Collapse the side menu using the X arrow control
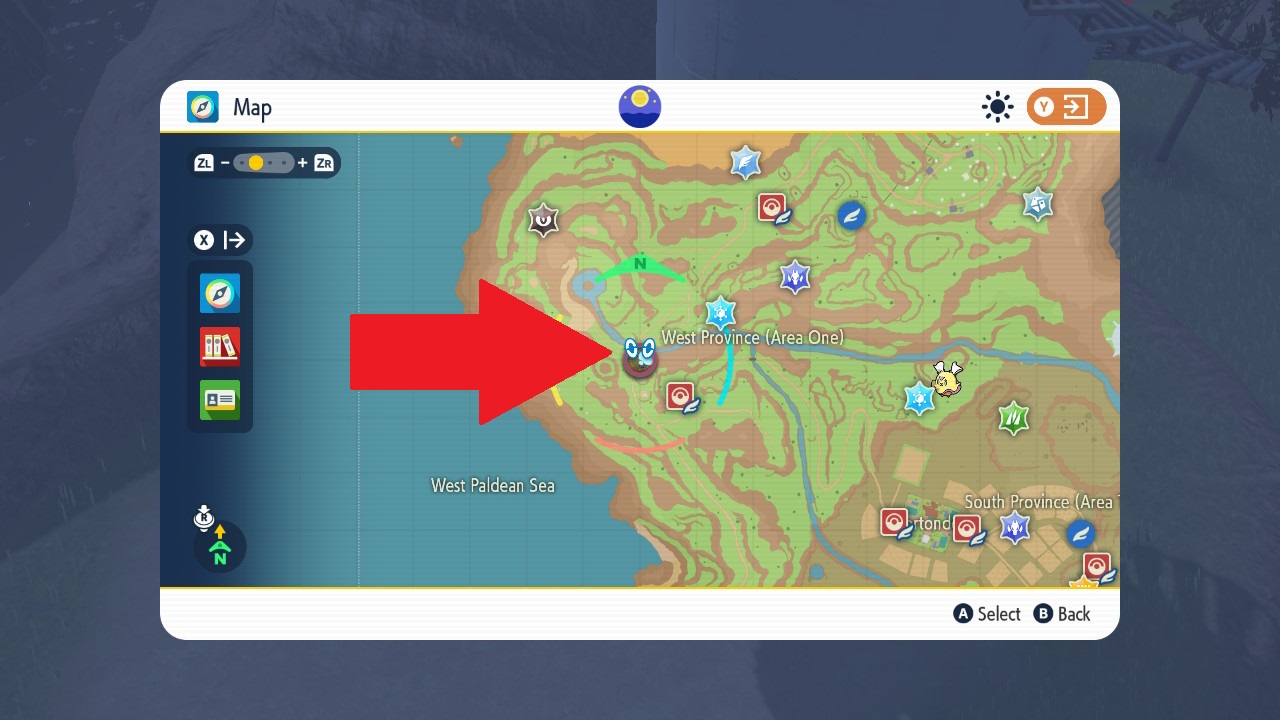 (x=221, y=240)
